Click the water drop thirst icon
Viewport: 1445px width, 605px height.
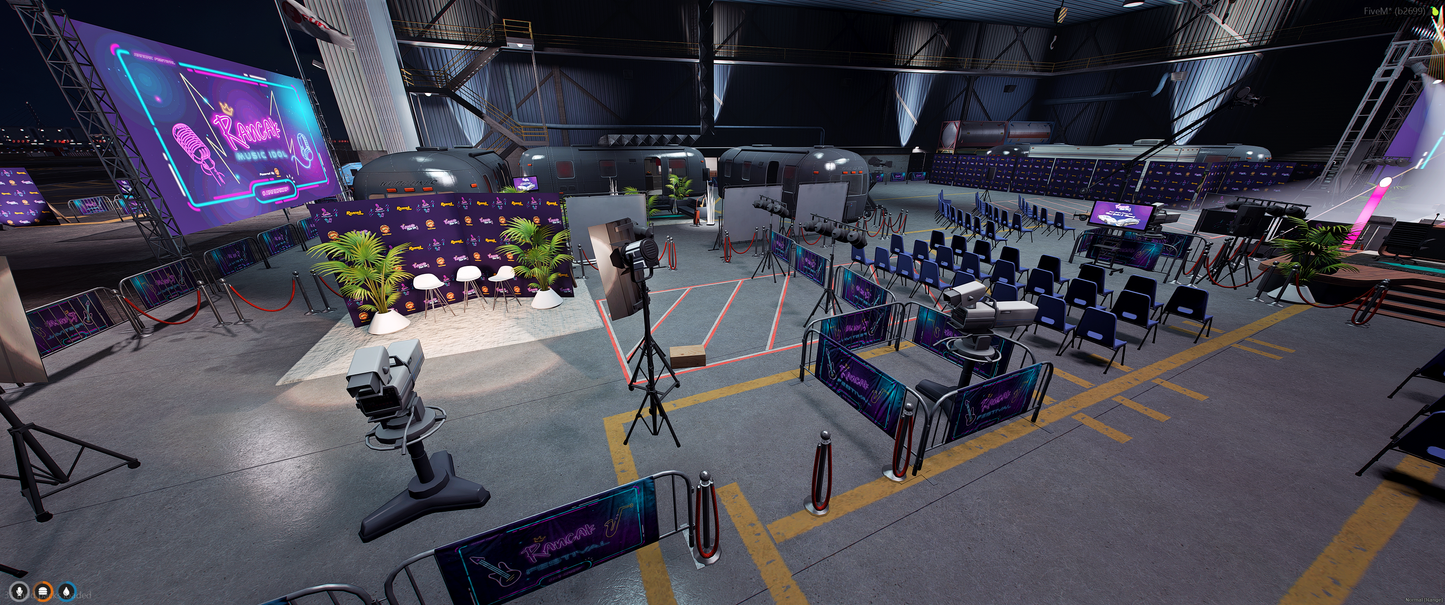point(66,591)
